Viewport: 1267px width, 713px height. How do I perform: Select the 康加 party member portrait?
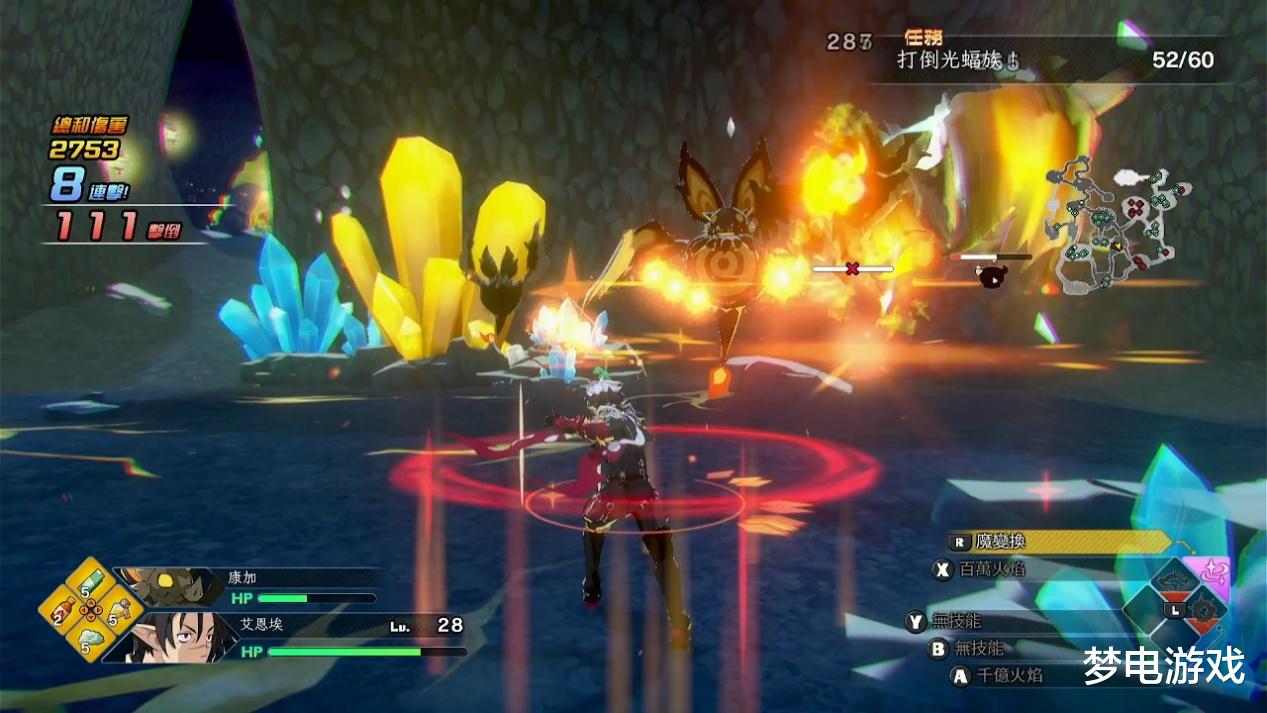coord(168,585)
